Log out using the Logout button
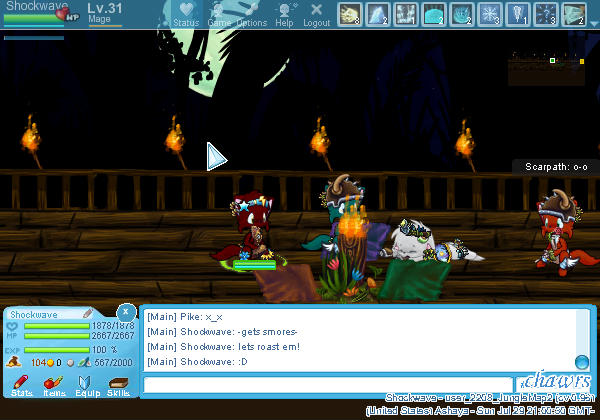600x420 pixels. click(316, 13)
